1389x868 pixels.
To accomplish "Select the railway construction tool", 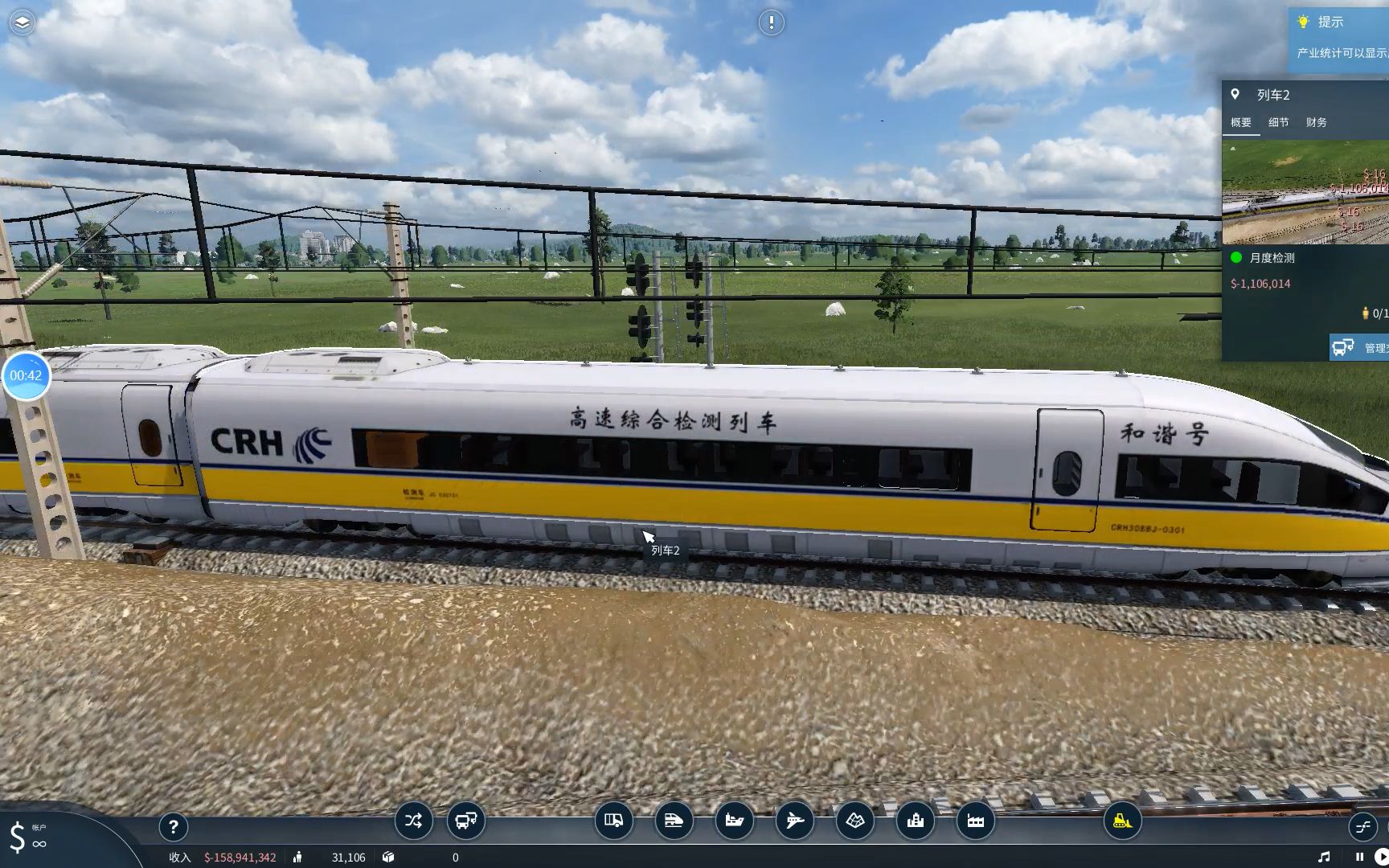I will 674,821.
